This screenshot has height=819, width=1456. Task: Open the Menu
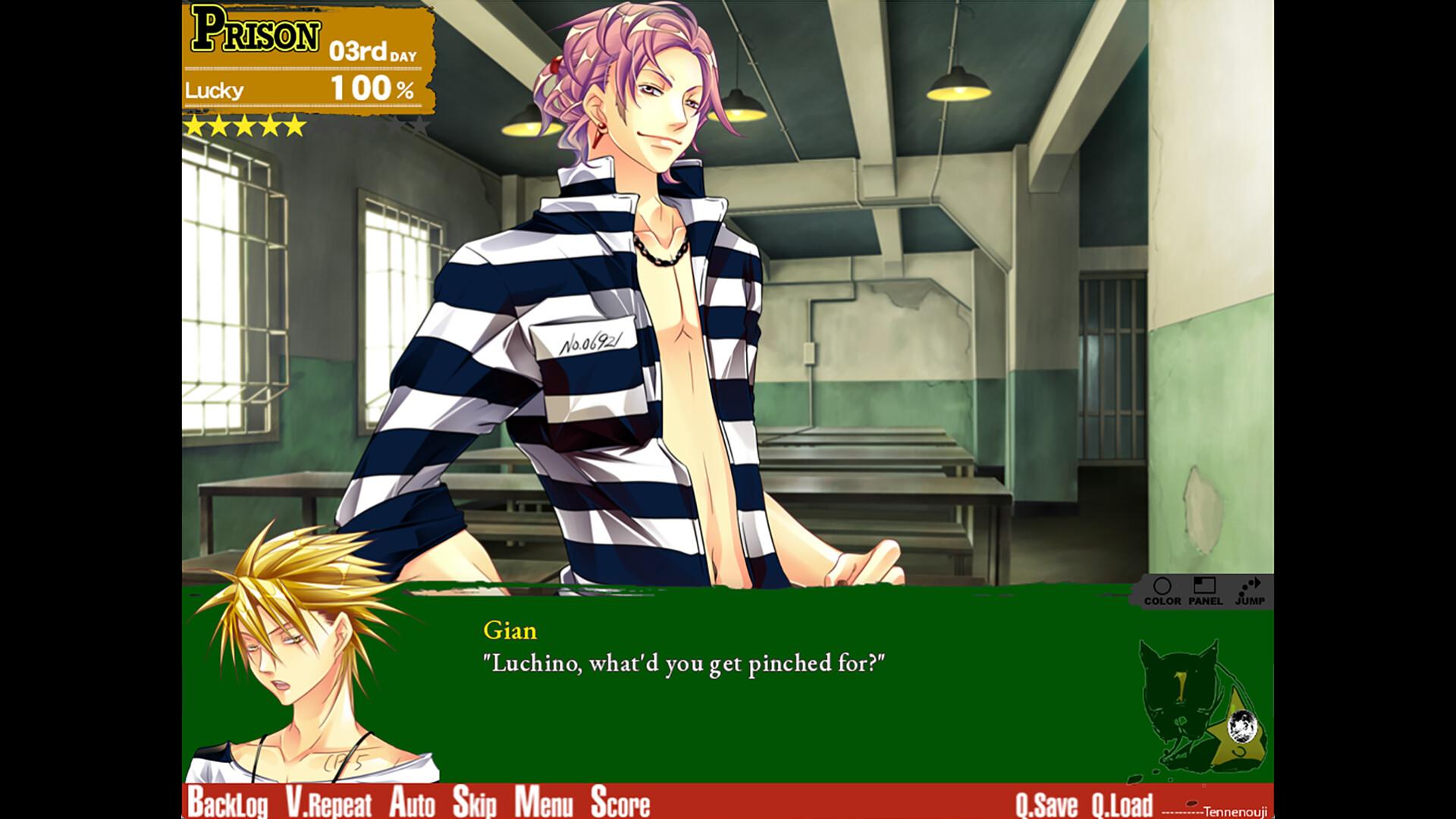pyautogui.click(x=543, y=803)
